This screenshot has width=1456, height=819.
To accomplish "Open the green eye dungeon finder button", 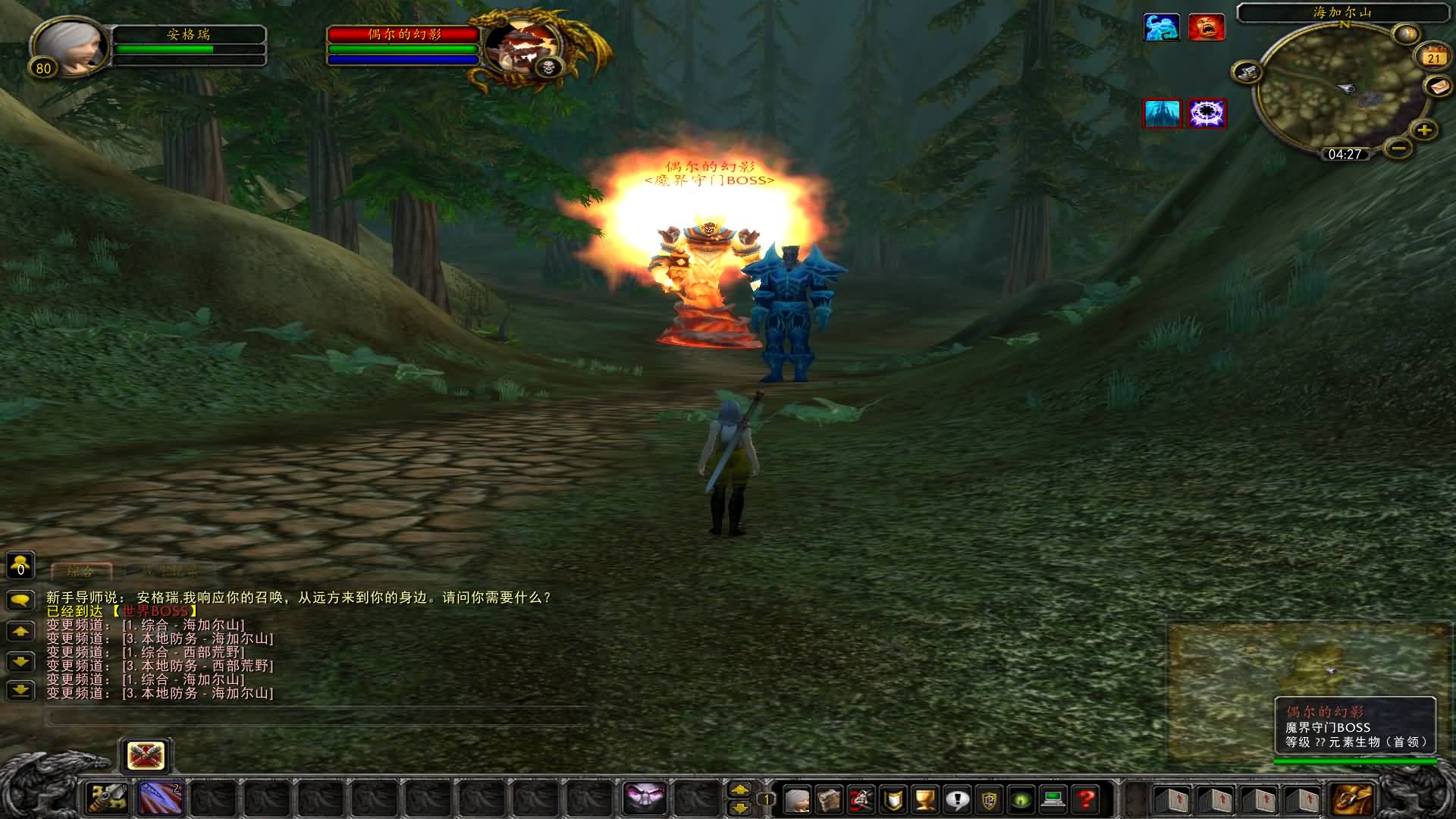I will point(1021,799).
